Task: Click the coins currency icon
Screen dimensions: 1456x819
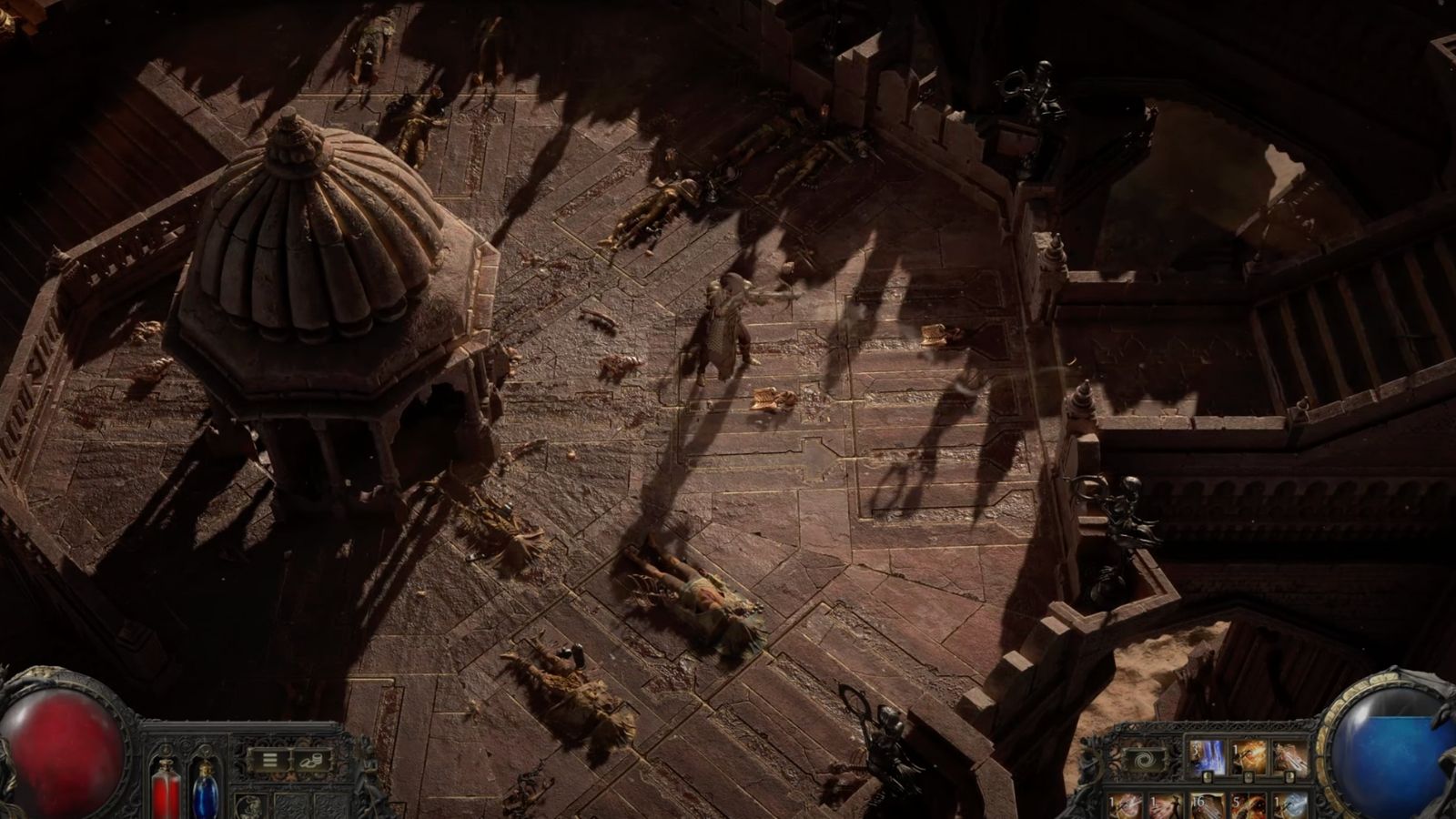Action: point(312,761)
